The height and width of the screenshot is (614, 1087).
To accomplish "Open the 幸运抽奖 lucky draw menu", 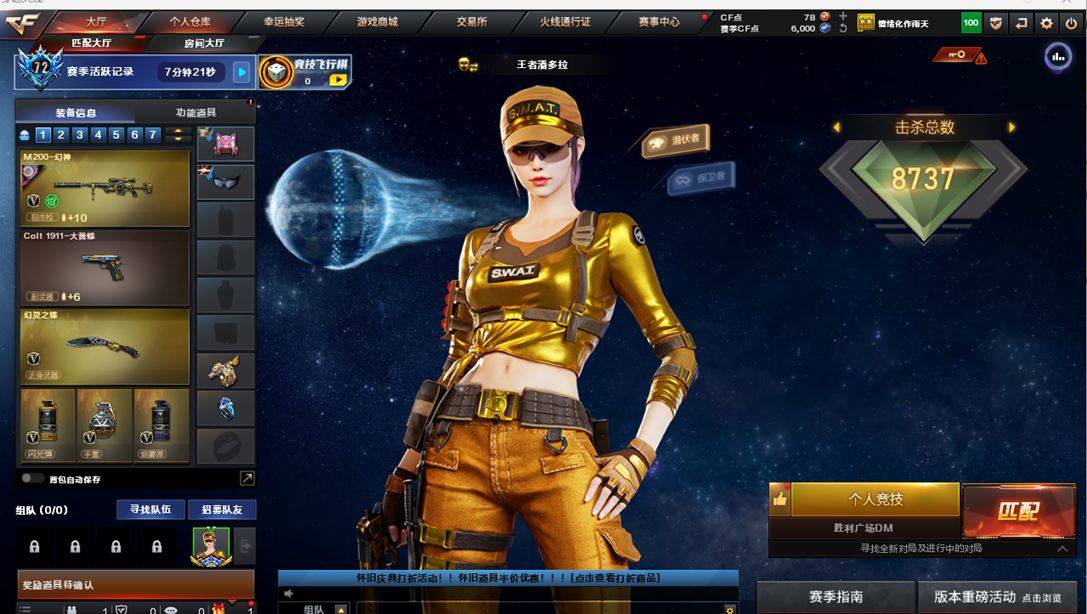I will point(284,21).
